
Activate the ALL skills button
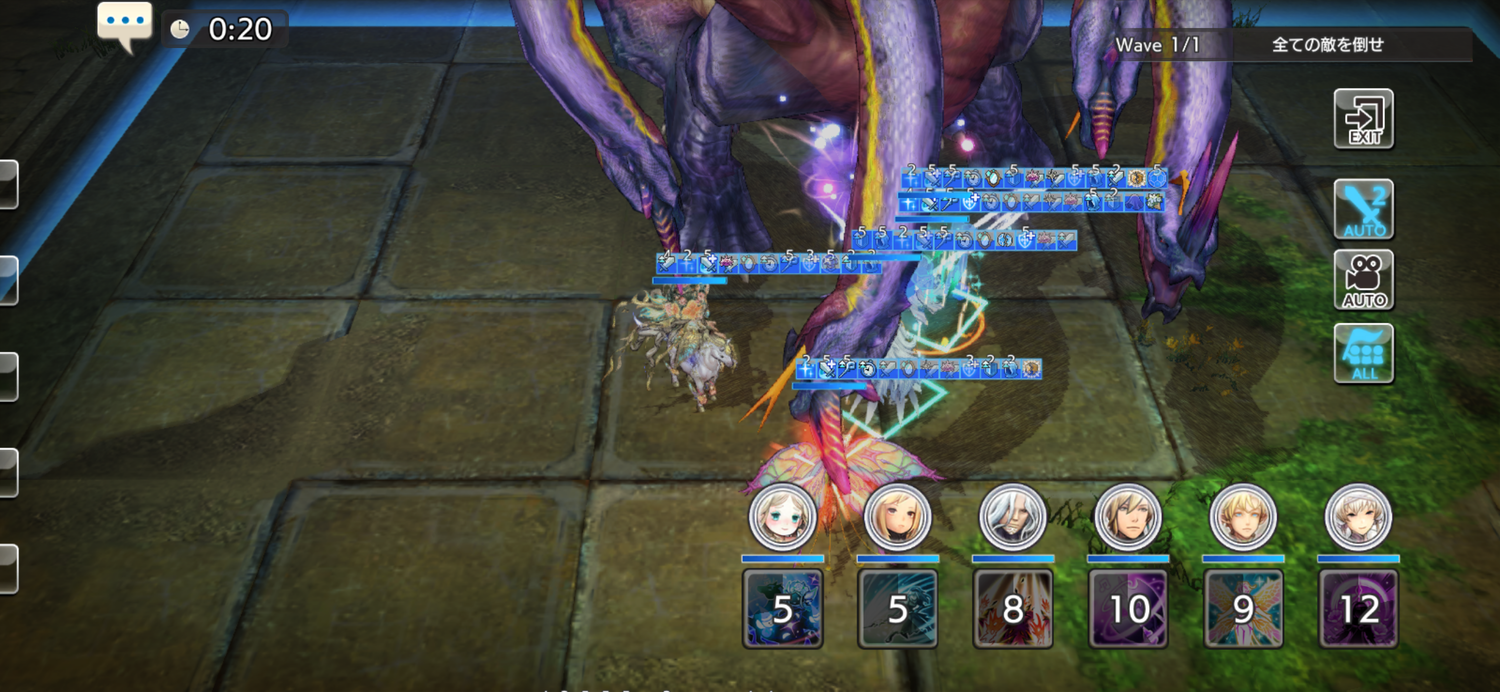(x=1364, y=353)
